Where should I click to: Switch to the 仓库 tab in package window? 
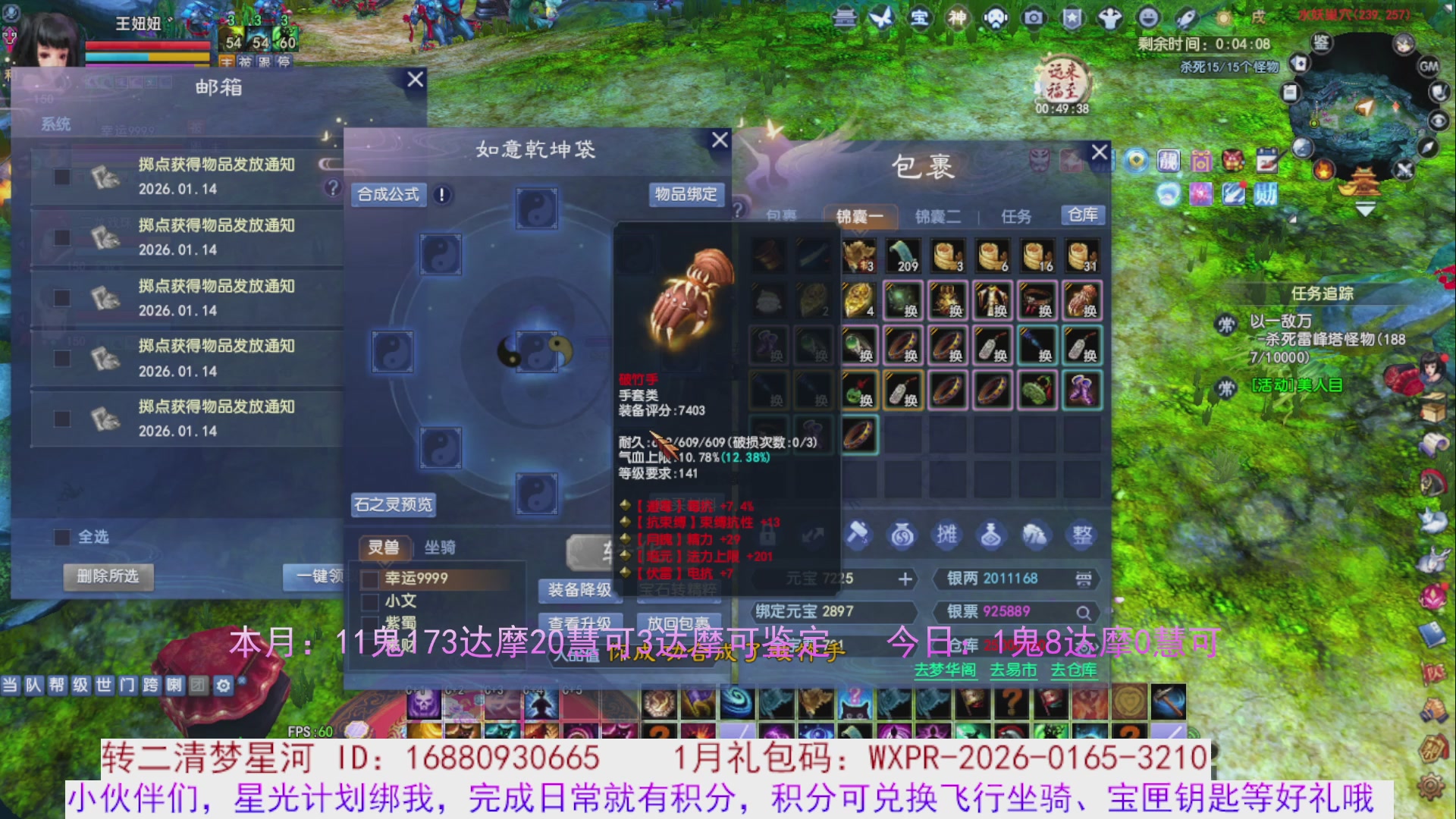1083,215
